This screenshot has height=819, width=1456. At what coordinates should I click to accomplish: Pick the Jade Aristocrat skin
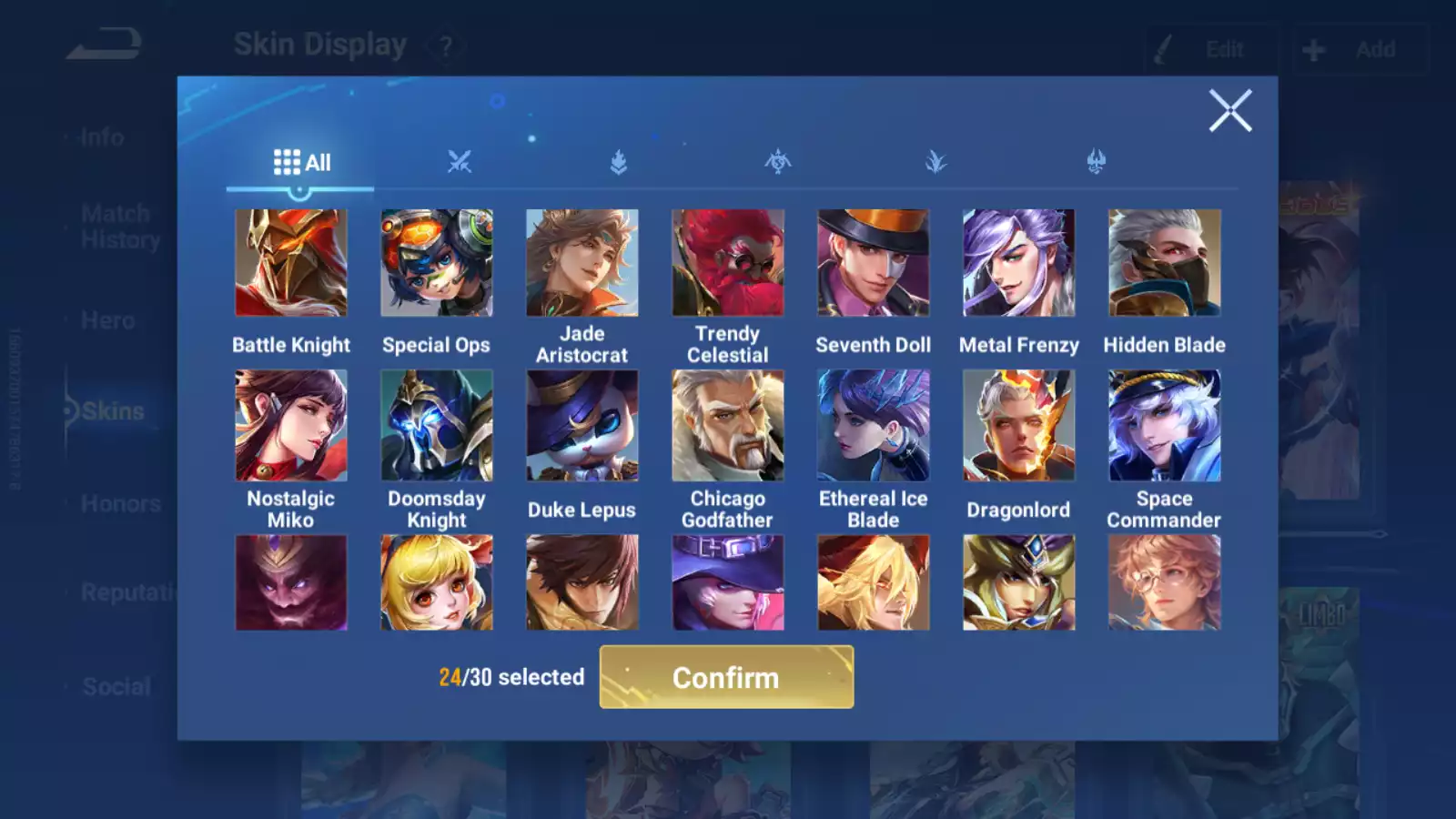[582, 263]
